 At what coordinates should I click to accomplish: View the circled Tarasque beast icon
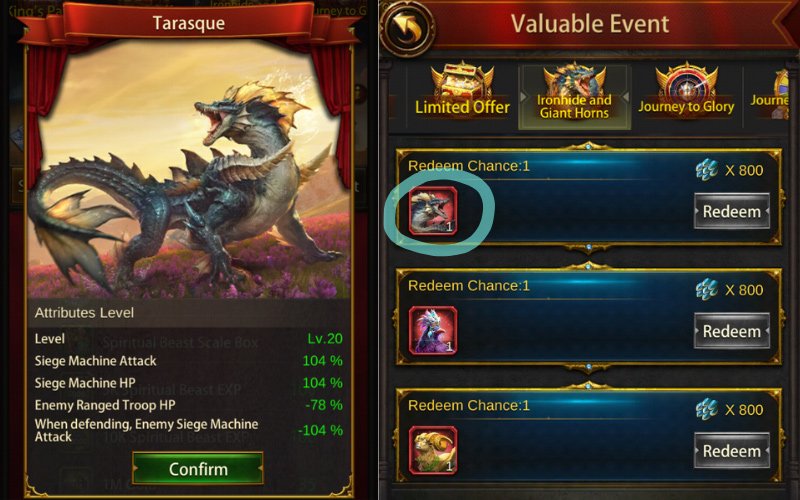[433, 211]
